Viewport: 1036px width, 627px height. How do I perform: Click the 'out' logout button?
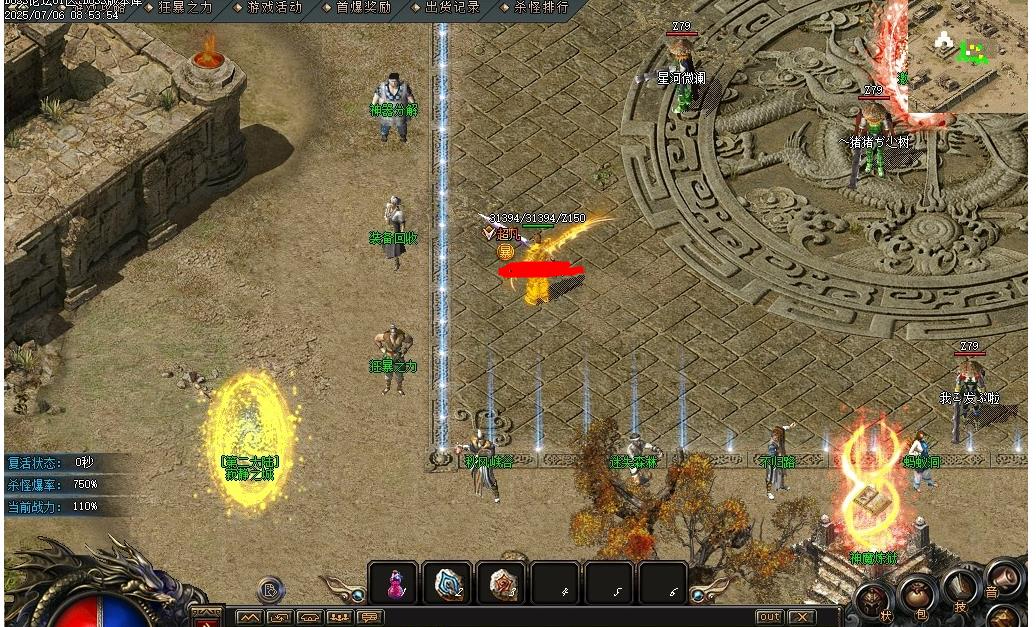point(769,617)
